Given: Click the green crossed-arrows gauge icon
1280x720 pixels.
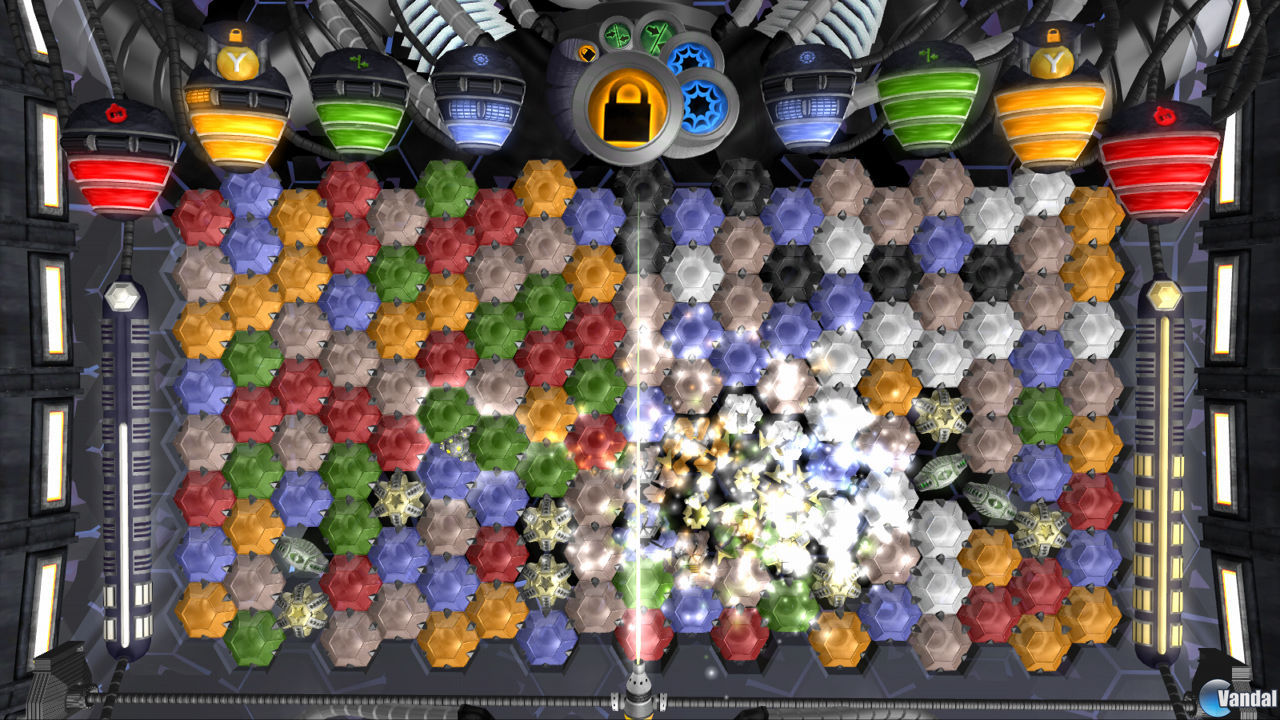Looking at the screenshot, I should 656,33.
